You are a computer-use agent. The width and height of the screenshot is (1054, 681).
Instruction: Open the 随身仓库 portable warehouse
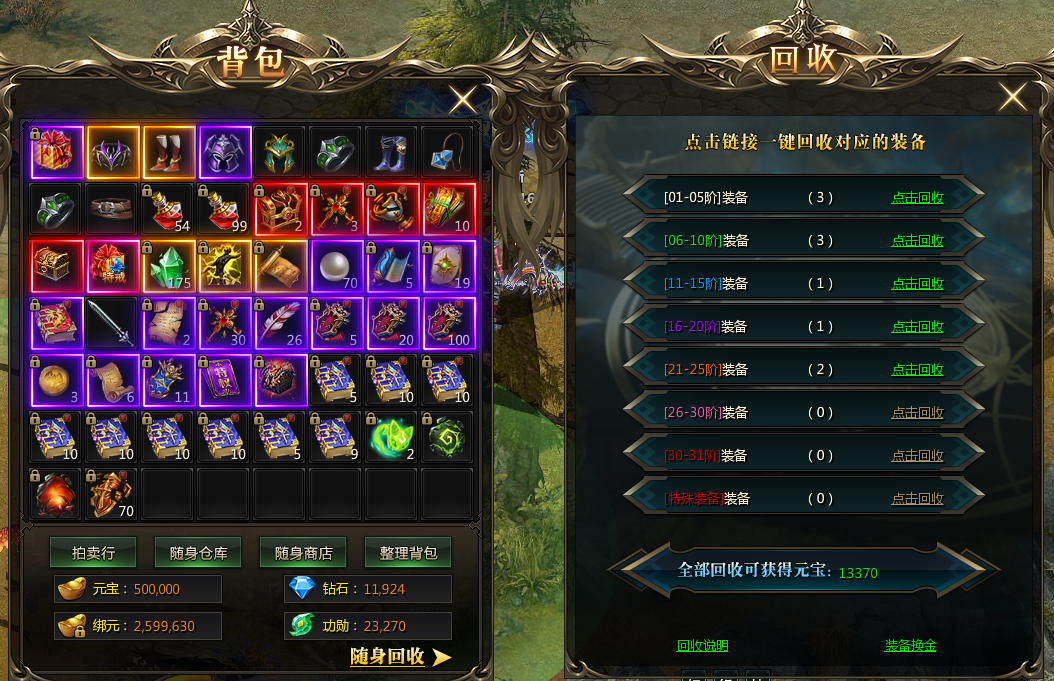(x=198, y=552)
